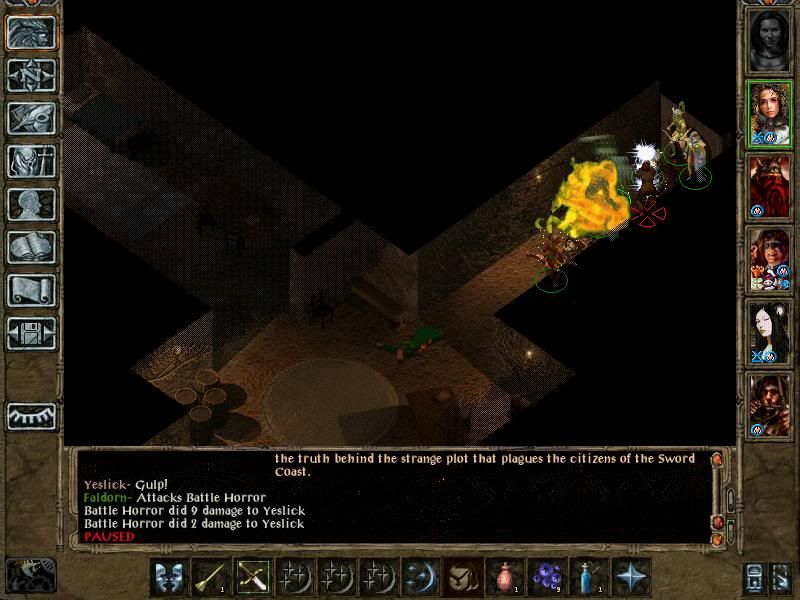Open the journal
The image size is (800, 600).
click(x=30, y=117)
